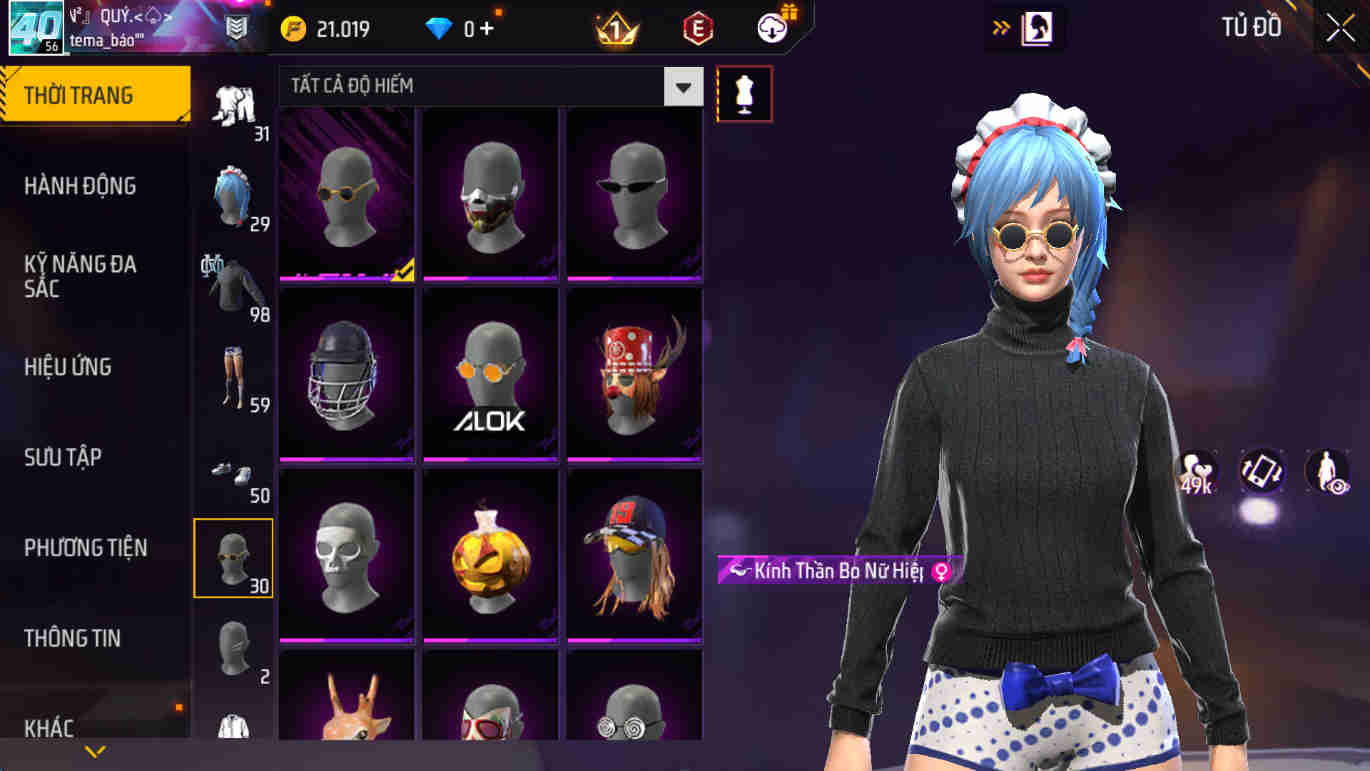Select the pumpkin head mask thumbnail
Image resolution: width=1370 pixels, height=771 pixels.
pyautogui.click(x=489, y=556)
